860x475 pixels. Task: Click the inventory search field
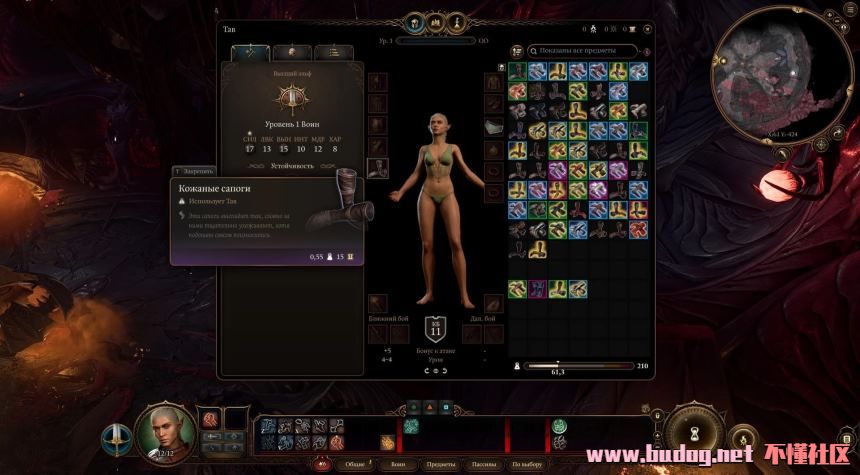click(x=585, y=50)
